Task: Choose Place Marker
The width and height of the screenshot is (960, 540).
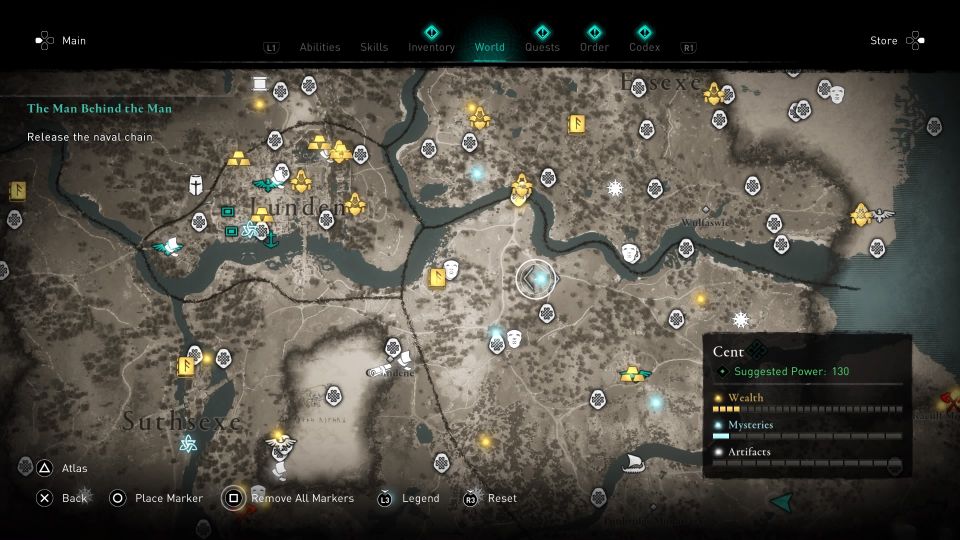Action: click(x=168, y=498)
